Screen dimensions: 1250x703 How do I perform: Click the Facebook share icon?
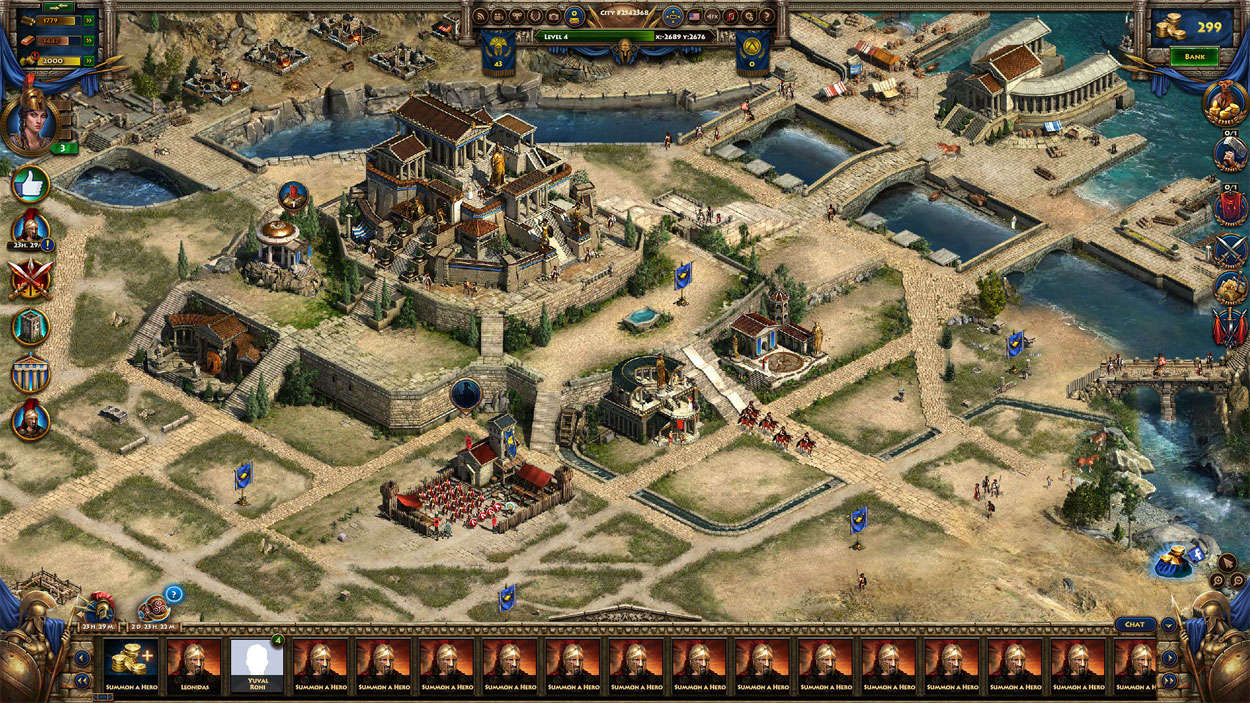(x=1178, y=558)
